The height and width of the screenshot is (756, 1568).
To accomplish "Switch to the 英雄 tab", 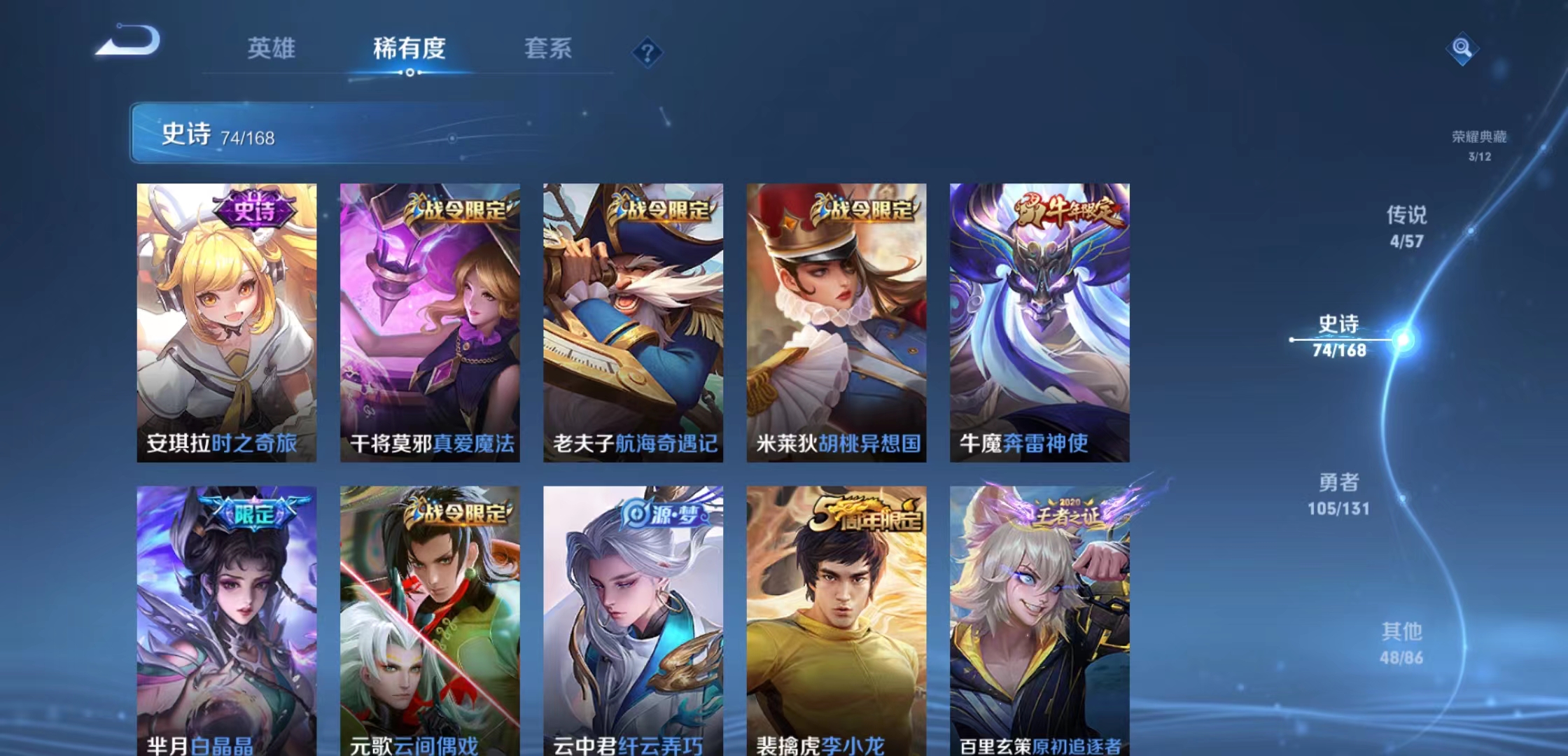I will click(x=271, y=49).
